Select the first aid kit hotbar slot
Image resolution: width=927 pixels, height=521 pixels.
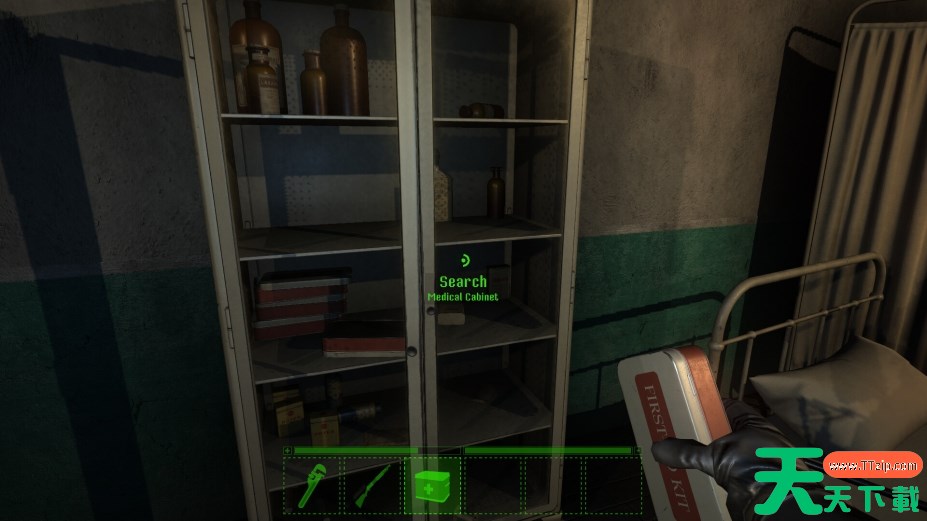click(433, 487)
